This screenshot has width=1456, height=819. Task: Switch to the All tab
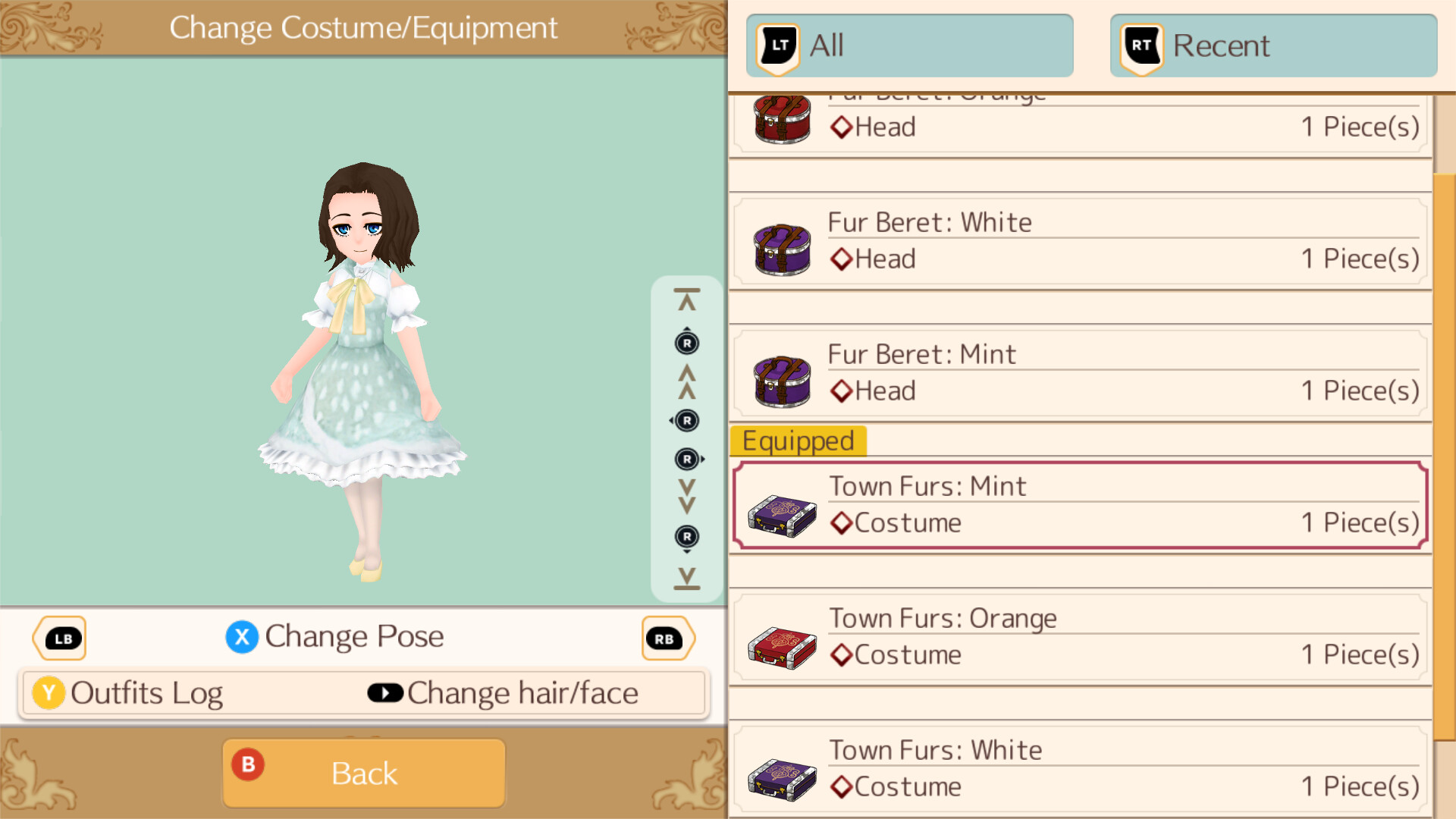click(908, 45)
